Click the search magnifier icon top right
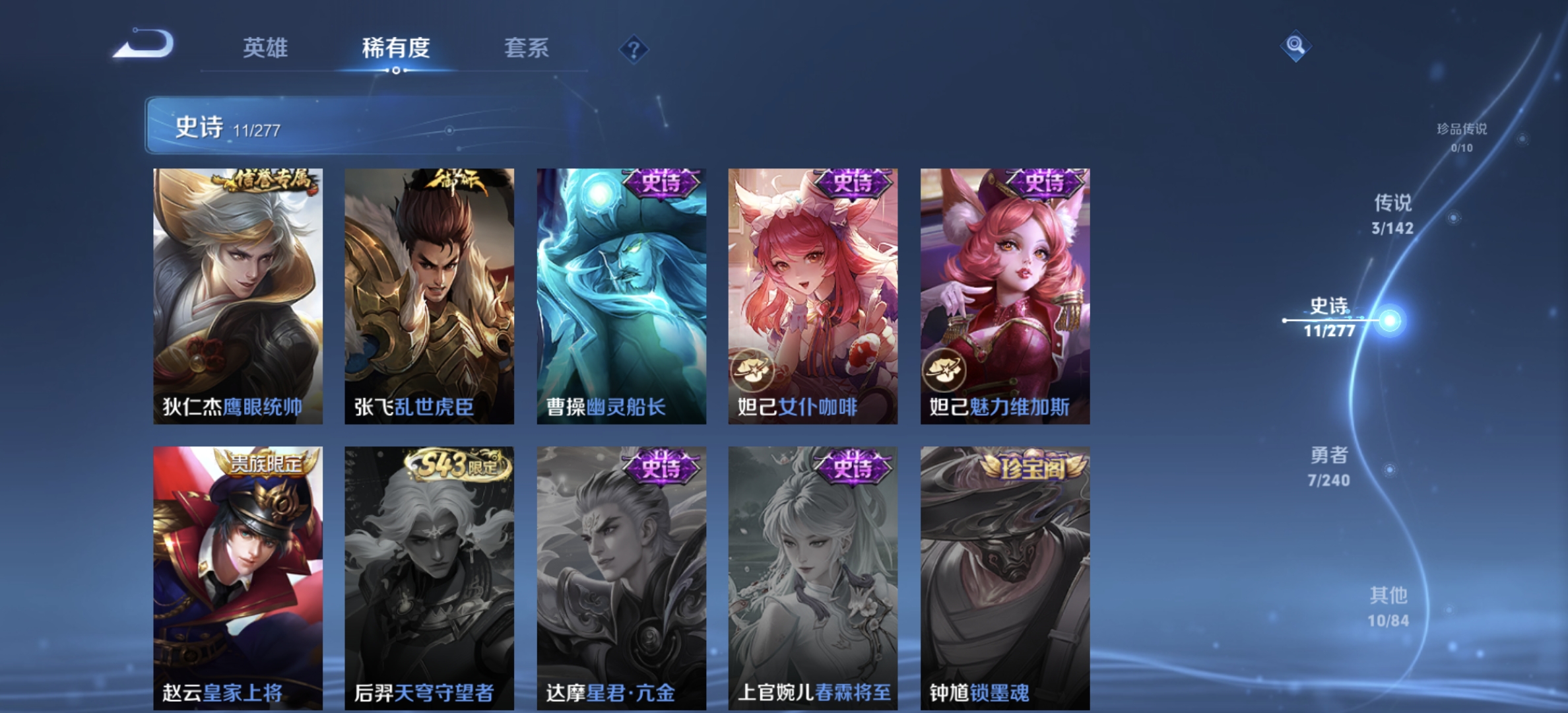The height and width of the screenshot is (713, 1568). click(1295, 45)
